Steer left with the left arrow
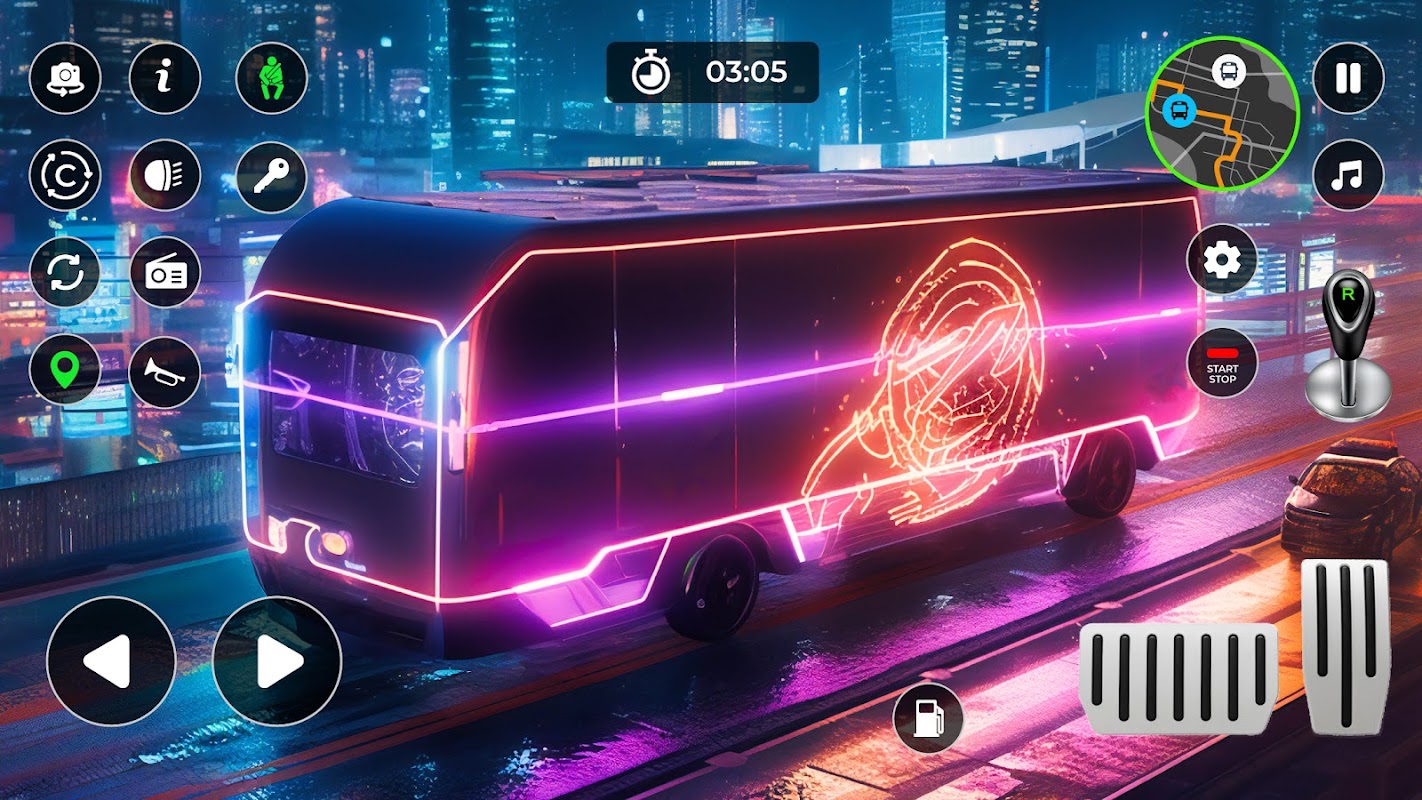 coord(111,661)
